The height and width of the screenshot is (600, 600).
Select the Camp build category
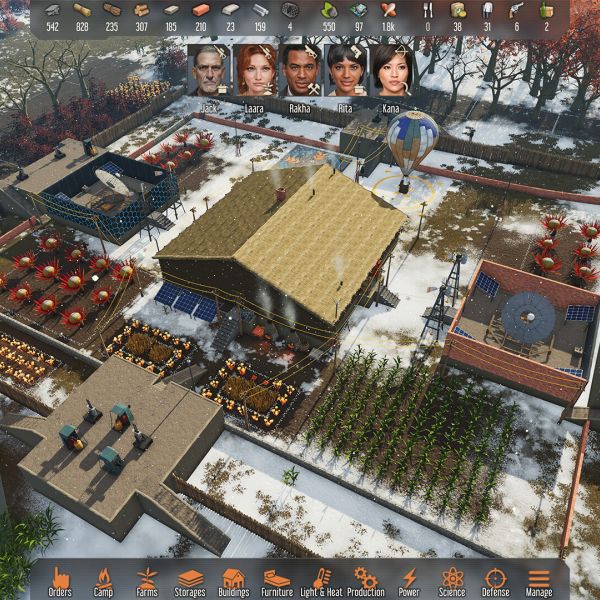click(104, 579)
